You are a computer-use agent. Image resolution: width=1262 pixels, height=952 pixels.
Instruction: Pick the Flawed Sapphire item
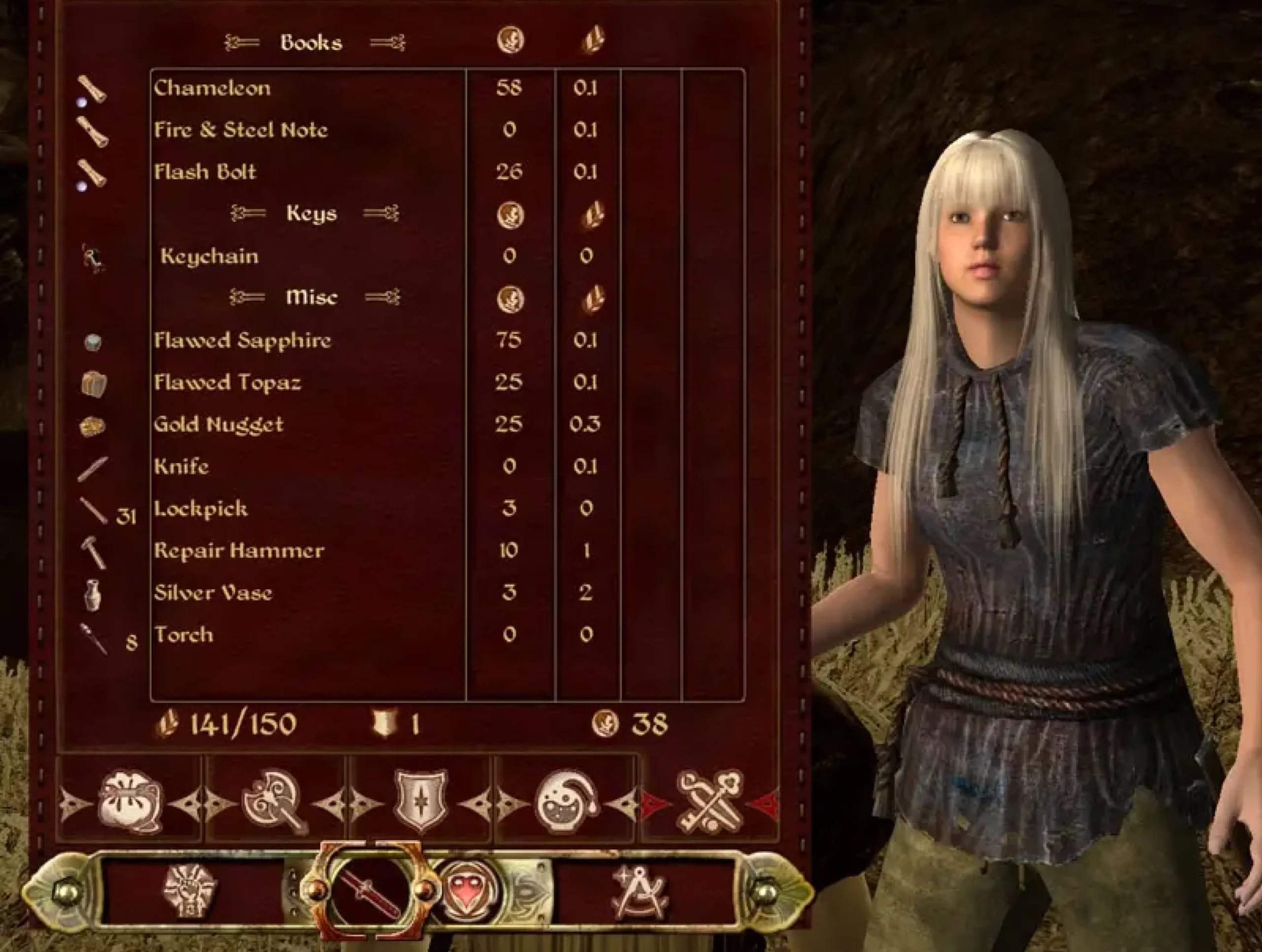pos(243,340)
